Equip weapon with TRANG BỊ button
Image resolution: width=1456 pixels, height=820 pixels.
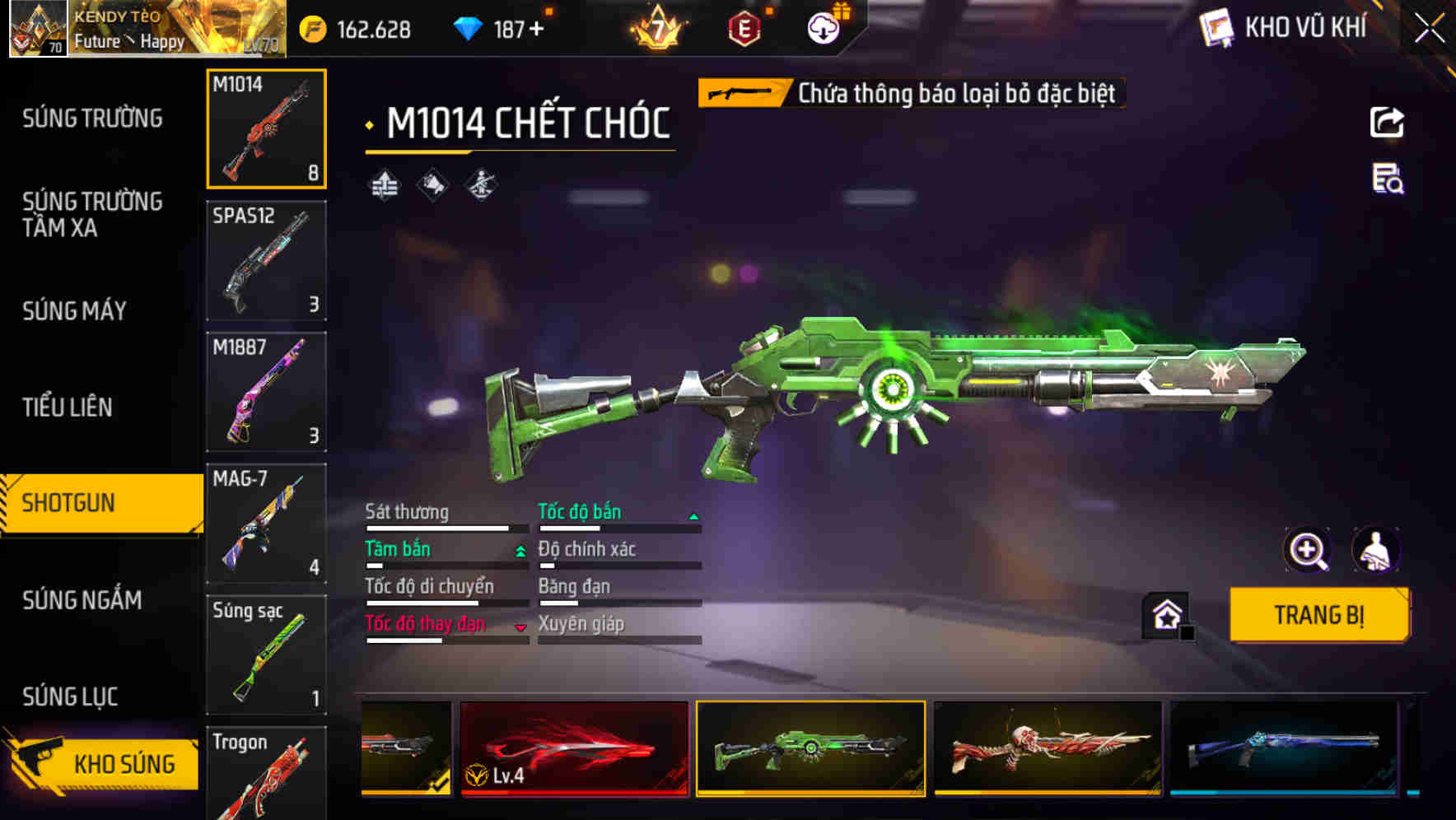1318,615
